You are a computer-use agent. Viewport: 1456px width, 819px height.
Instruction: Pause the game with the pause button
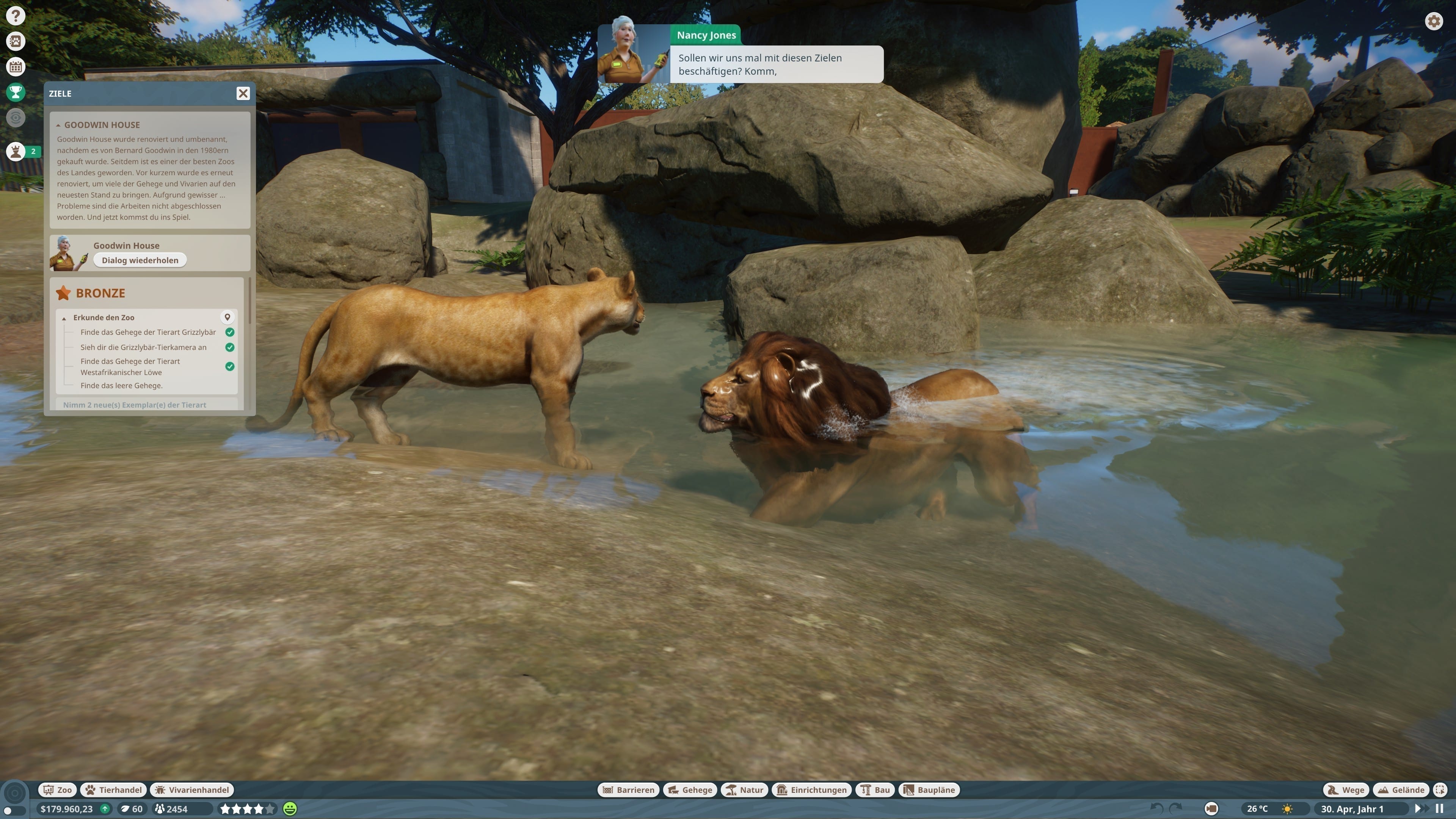(x=1440, y=809)
